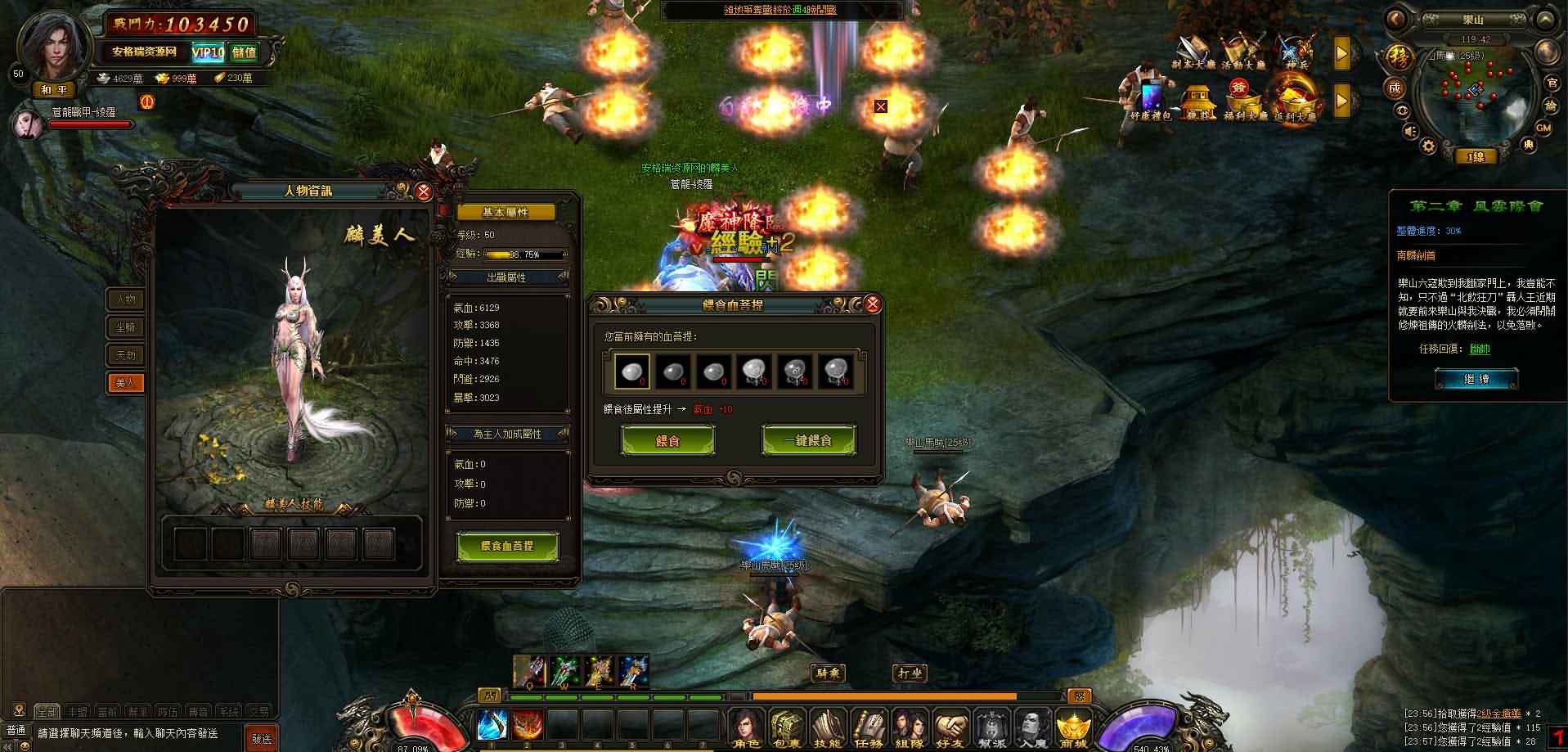Screen dimensions: 1568x752
Task: Continue the quest with 繼續 button
Action: [1476, 380]
